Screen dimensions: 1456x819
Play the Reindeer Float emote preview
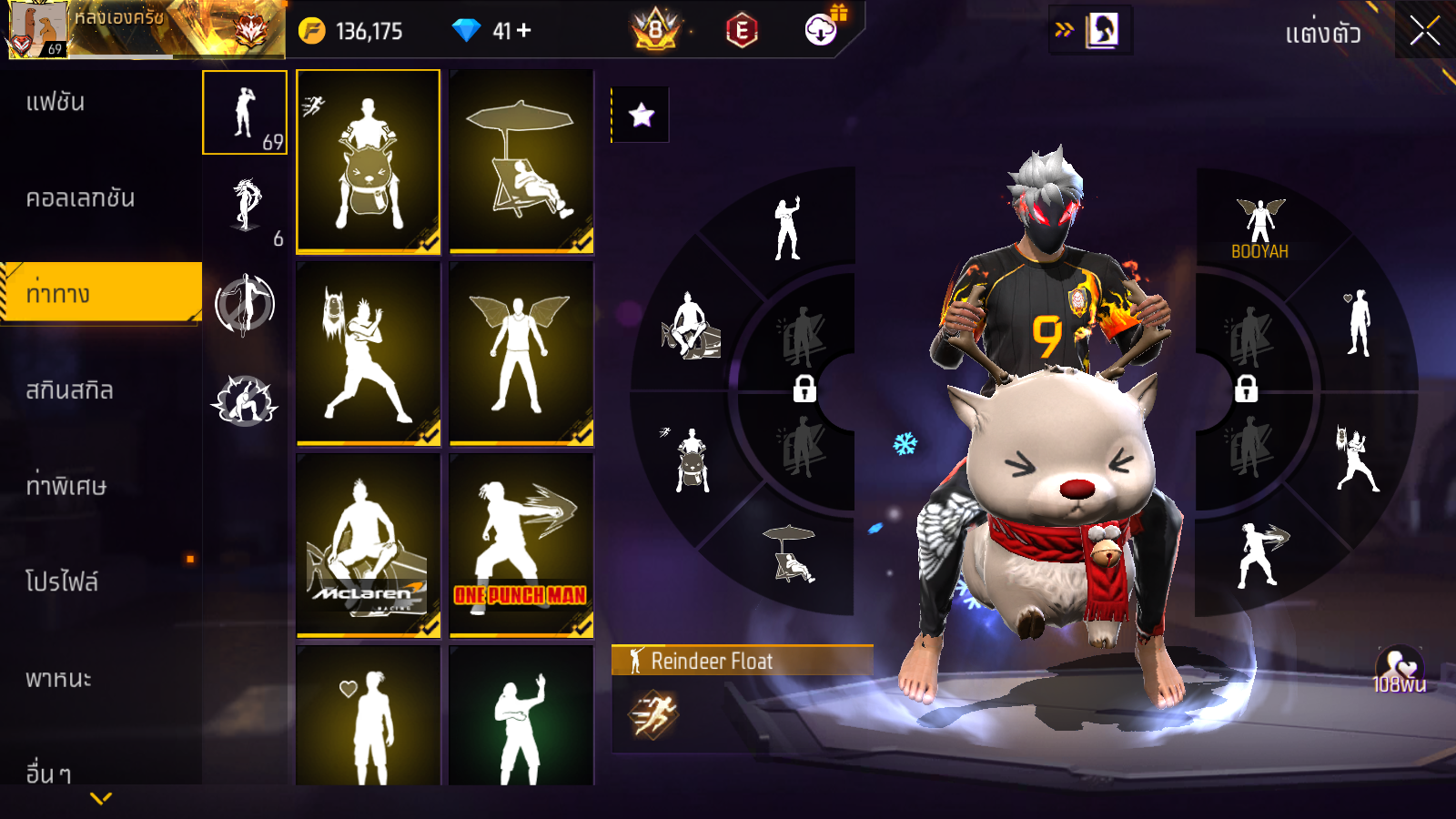tap(652, 714)
